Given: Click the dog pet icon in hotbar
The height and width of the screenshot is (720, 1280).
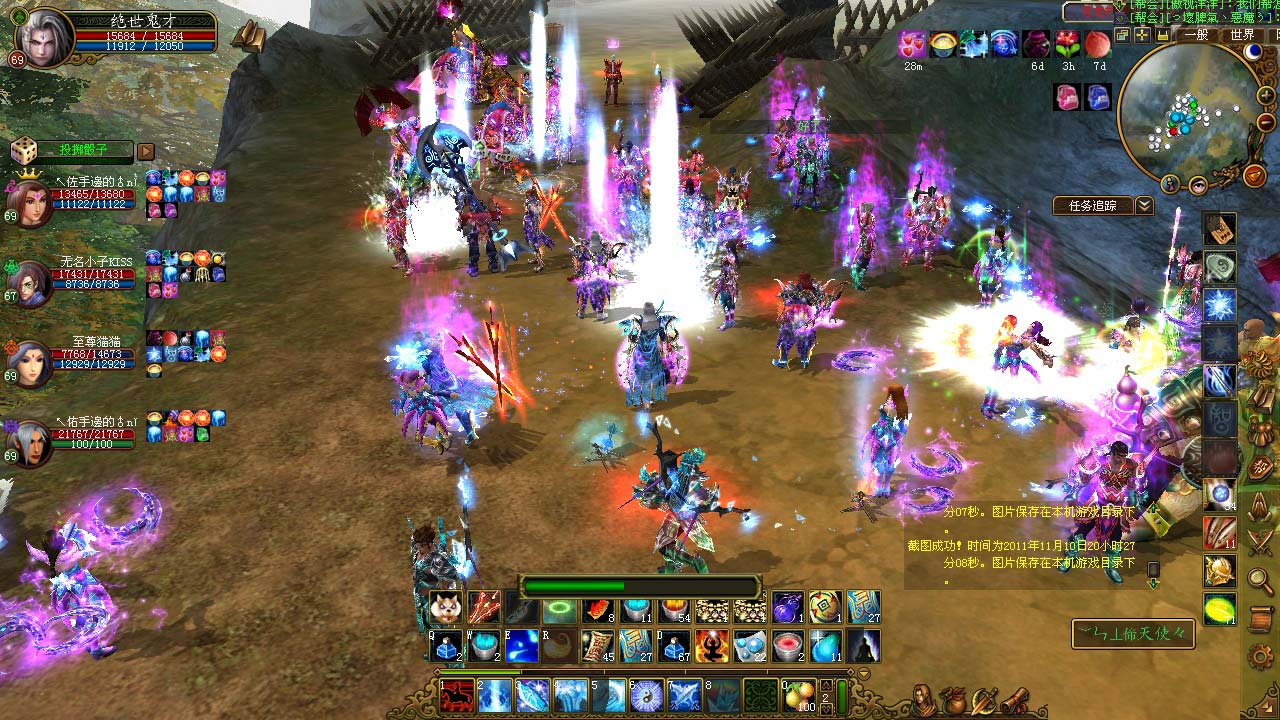Looking at the screenshot, I should point(445,608).
